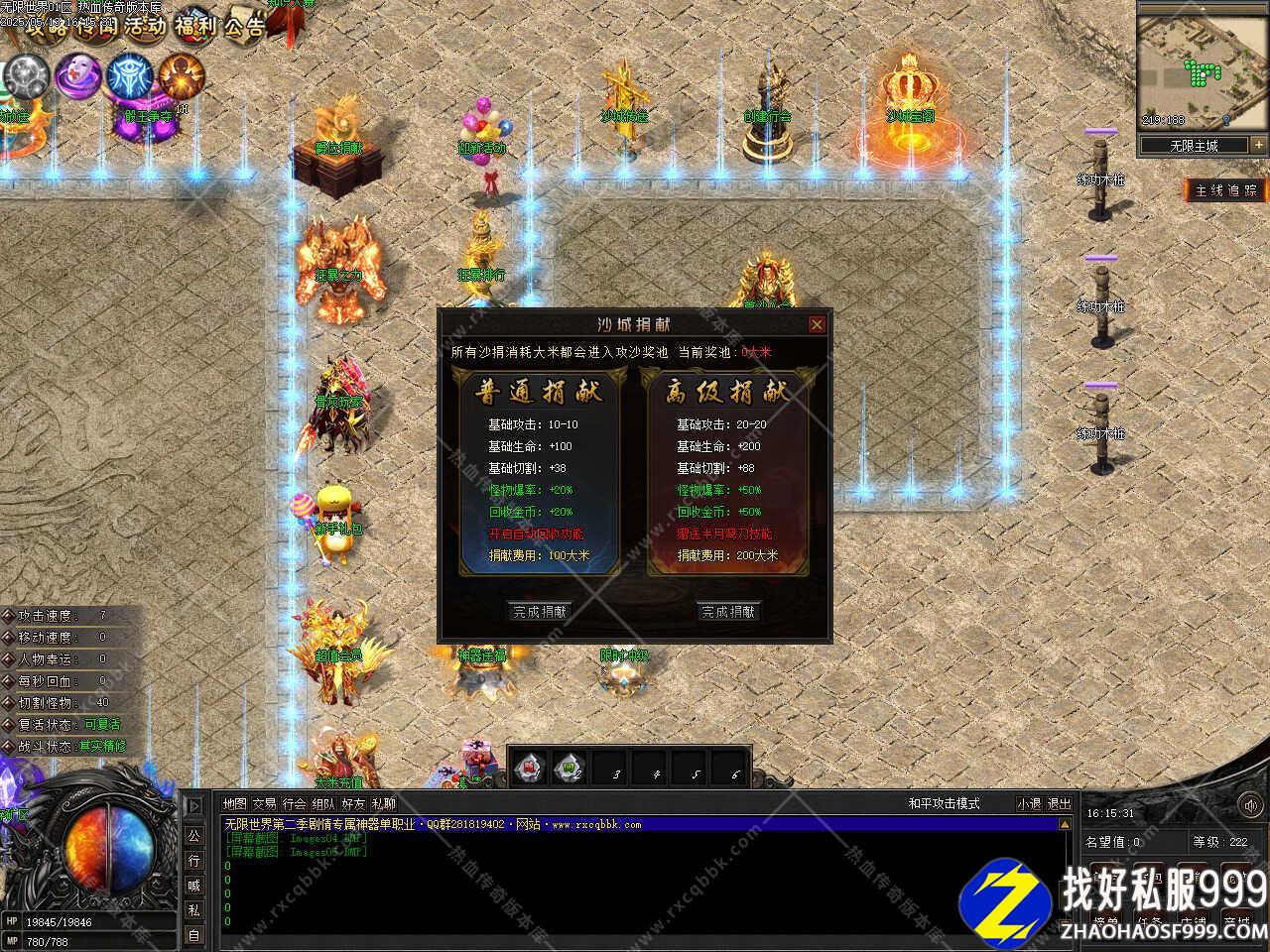1270x952 pixels.
Task: Click the 小退 logout button
Action: [1029, 804]
